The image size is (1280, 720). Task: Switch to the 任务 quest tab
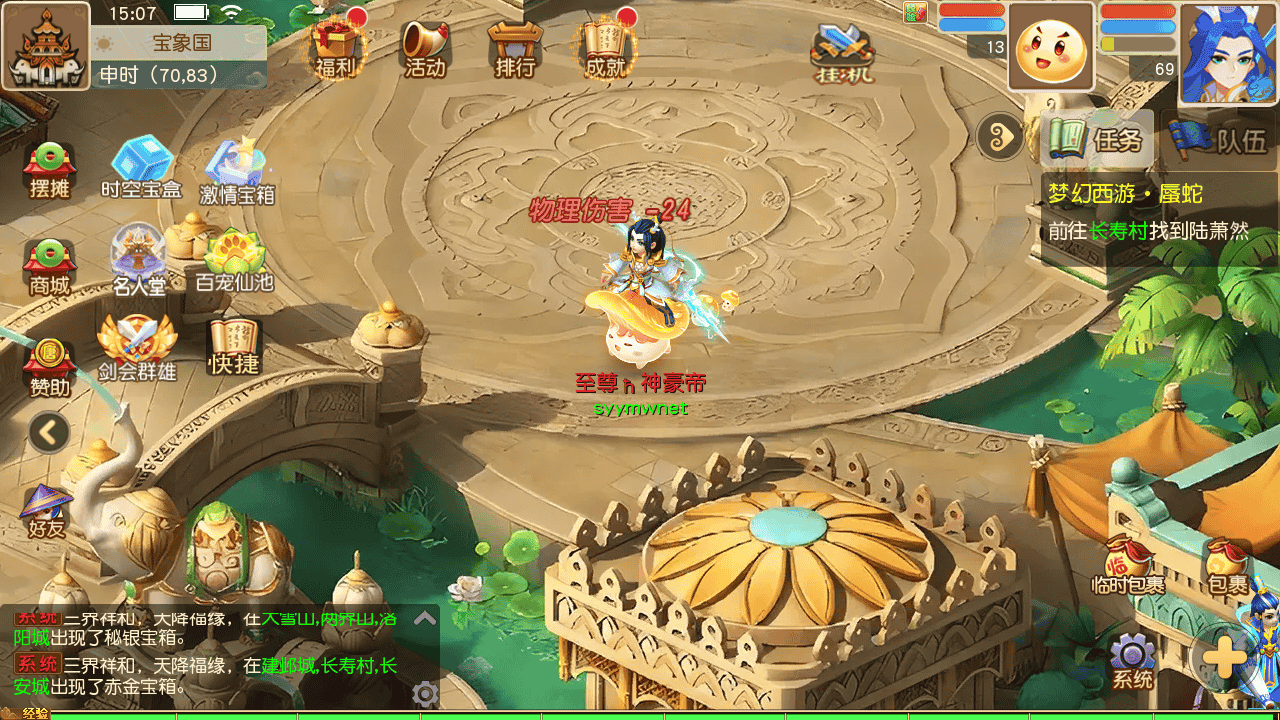click(x=1097, y=139)
